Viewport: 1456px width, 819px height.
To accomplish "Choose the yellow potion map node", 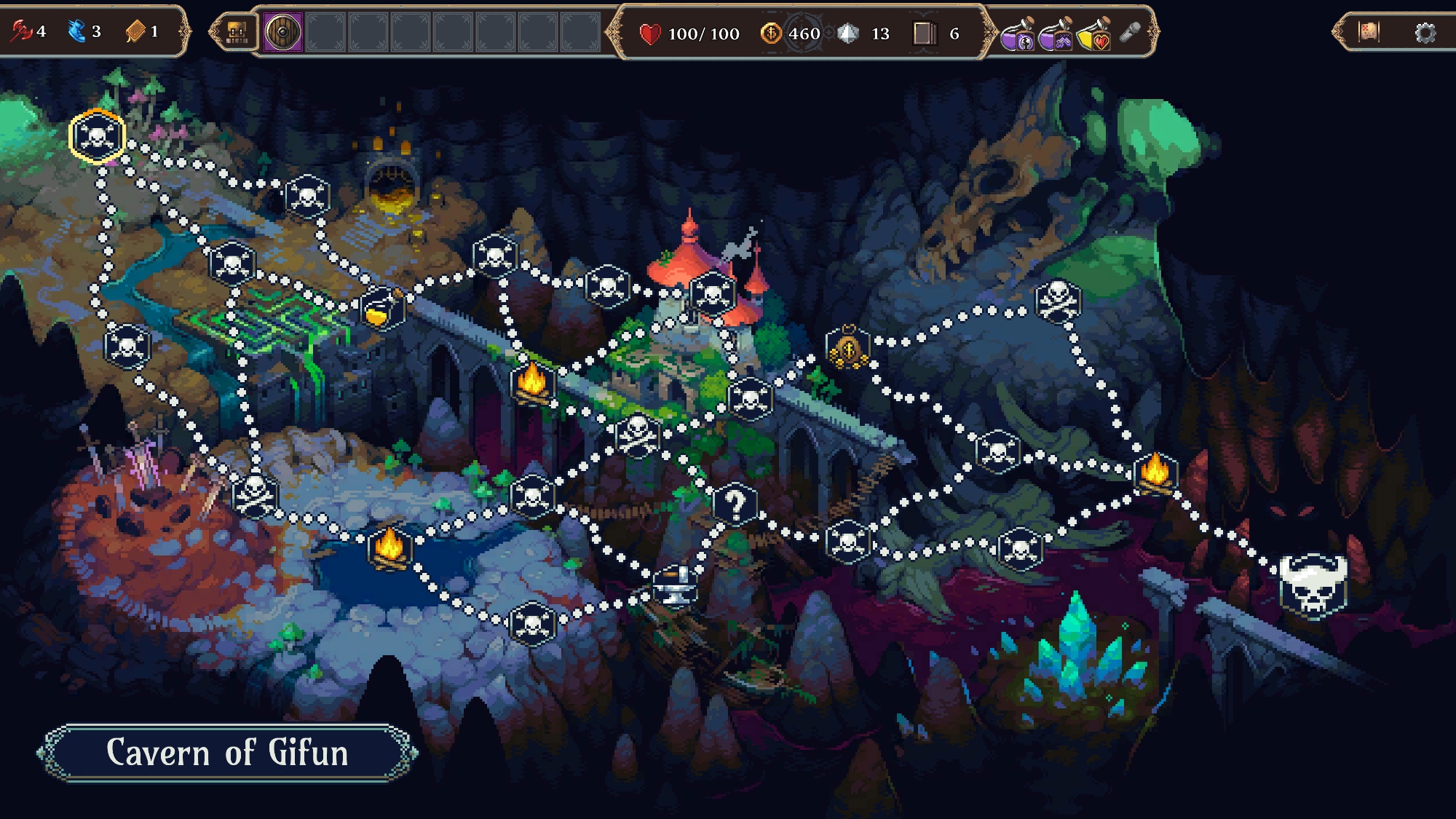I will 381,309.
